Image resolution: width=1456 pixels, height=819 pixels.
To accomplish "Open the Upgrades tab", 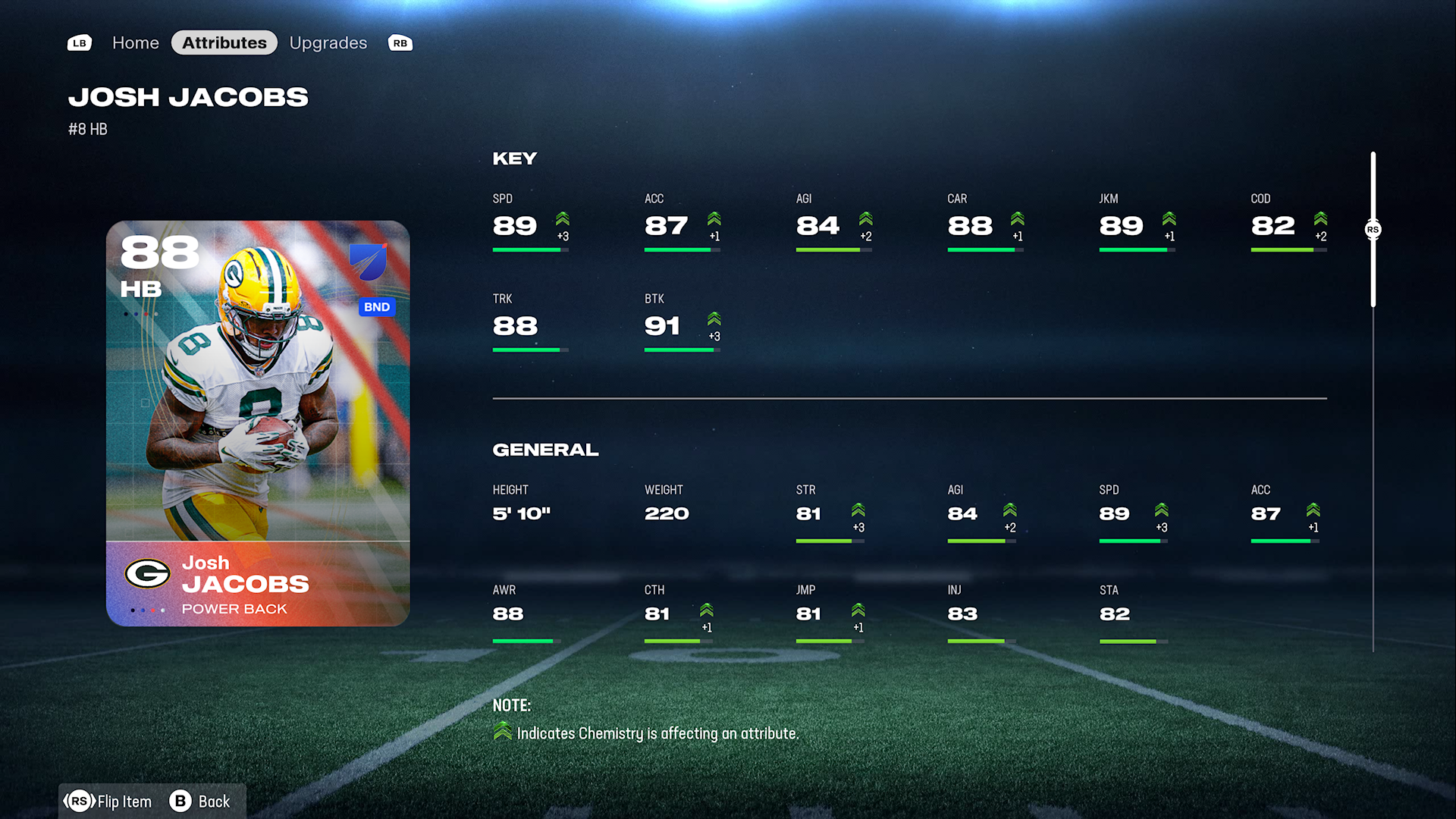I will (328, 43).
